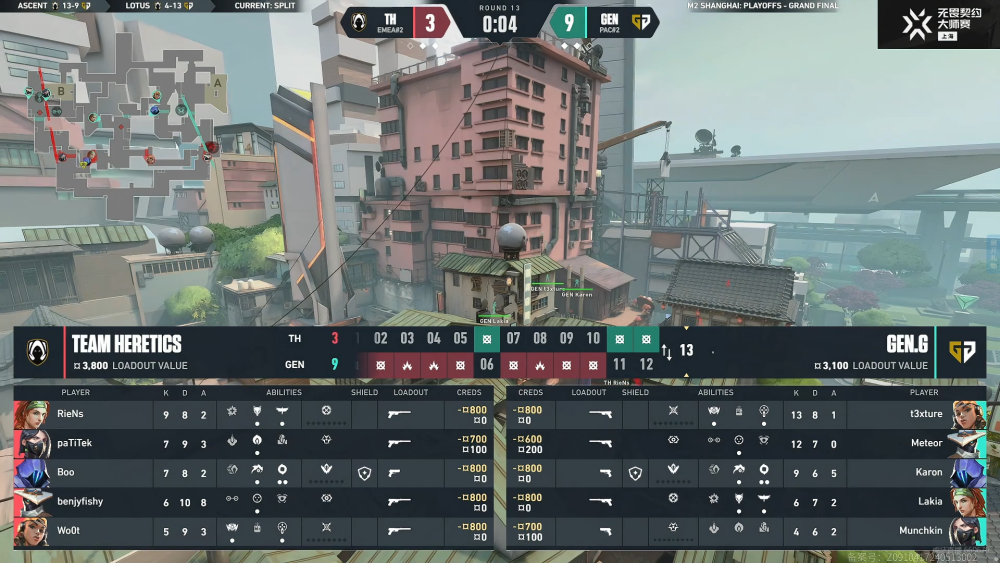Image resolution: width=1000 pixels, height=563 pixels.
Task: Click Munchkin's agent portrait
Action: pos(967,531)
